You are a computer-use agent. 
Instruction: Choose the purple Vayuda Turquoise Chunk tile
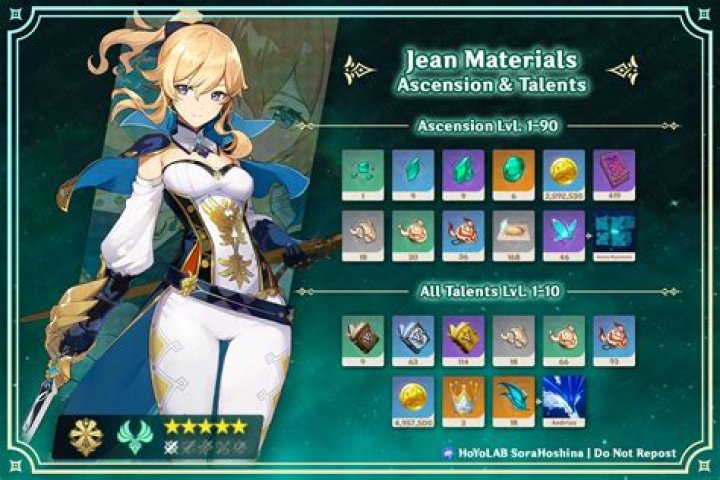(463, 172)
